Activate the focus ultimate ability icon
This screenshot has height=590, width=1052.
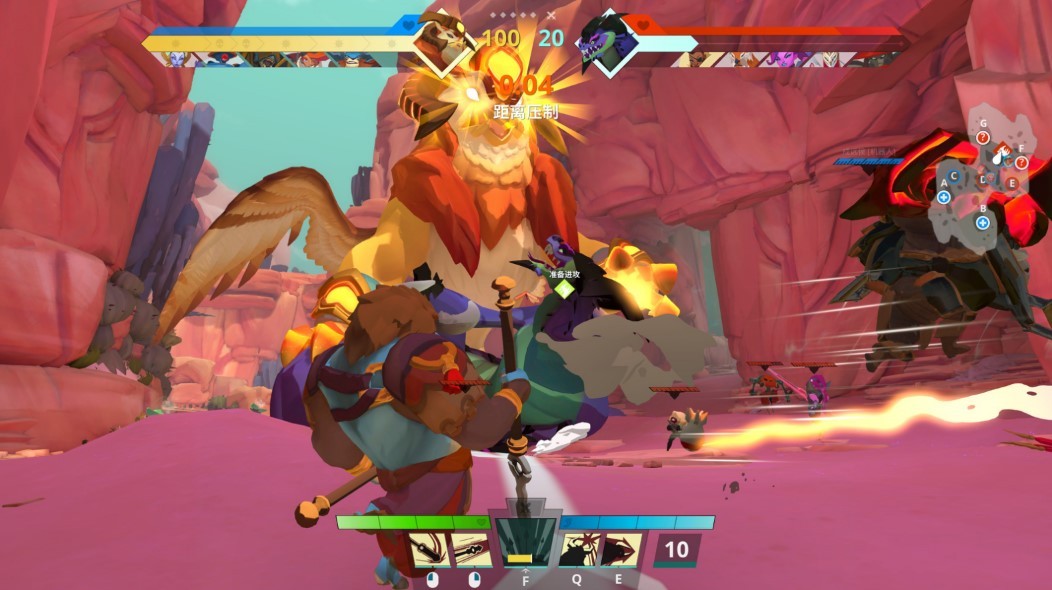click(x=525, y=545)
